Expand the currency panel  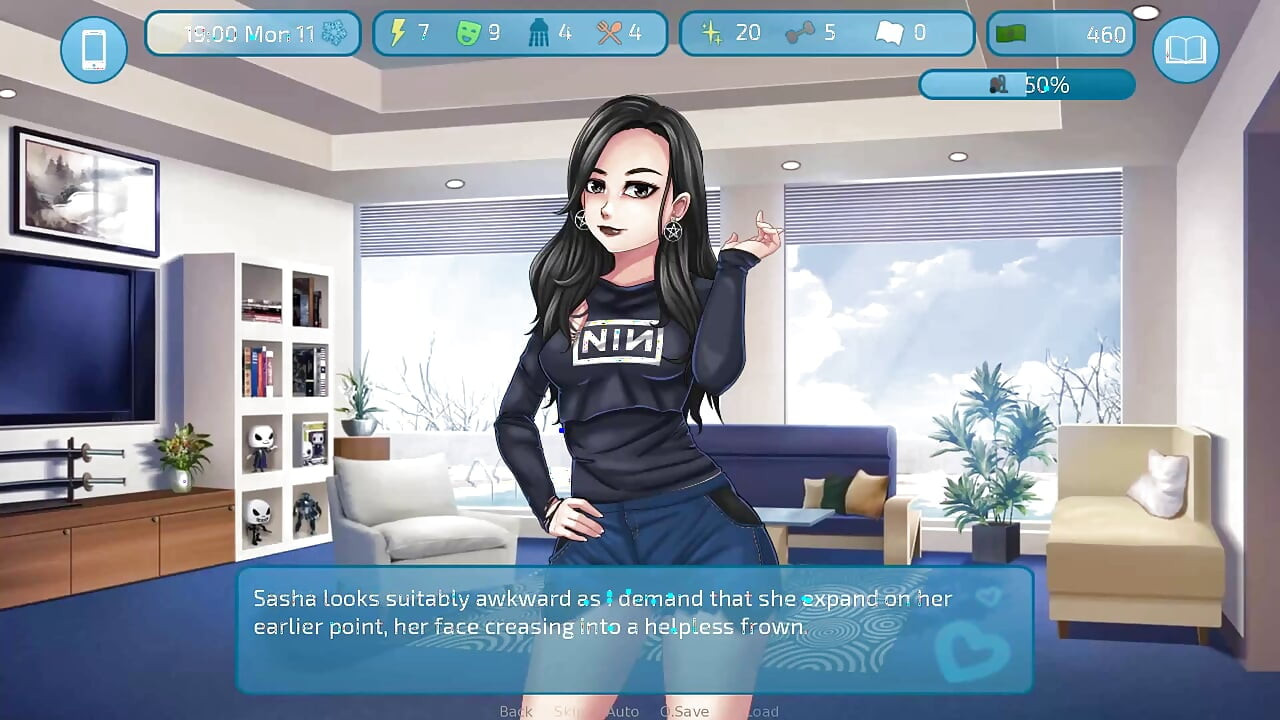1060,31
